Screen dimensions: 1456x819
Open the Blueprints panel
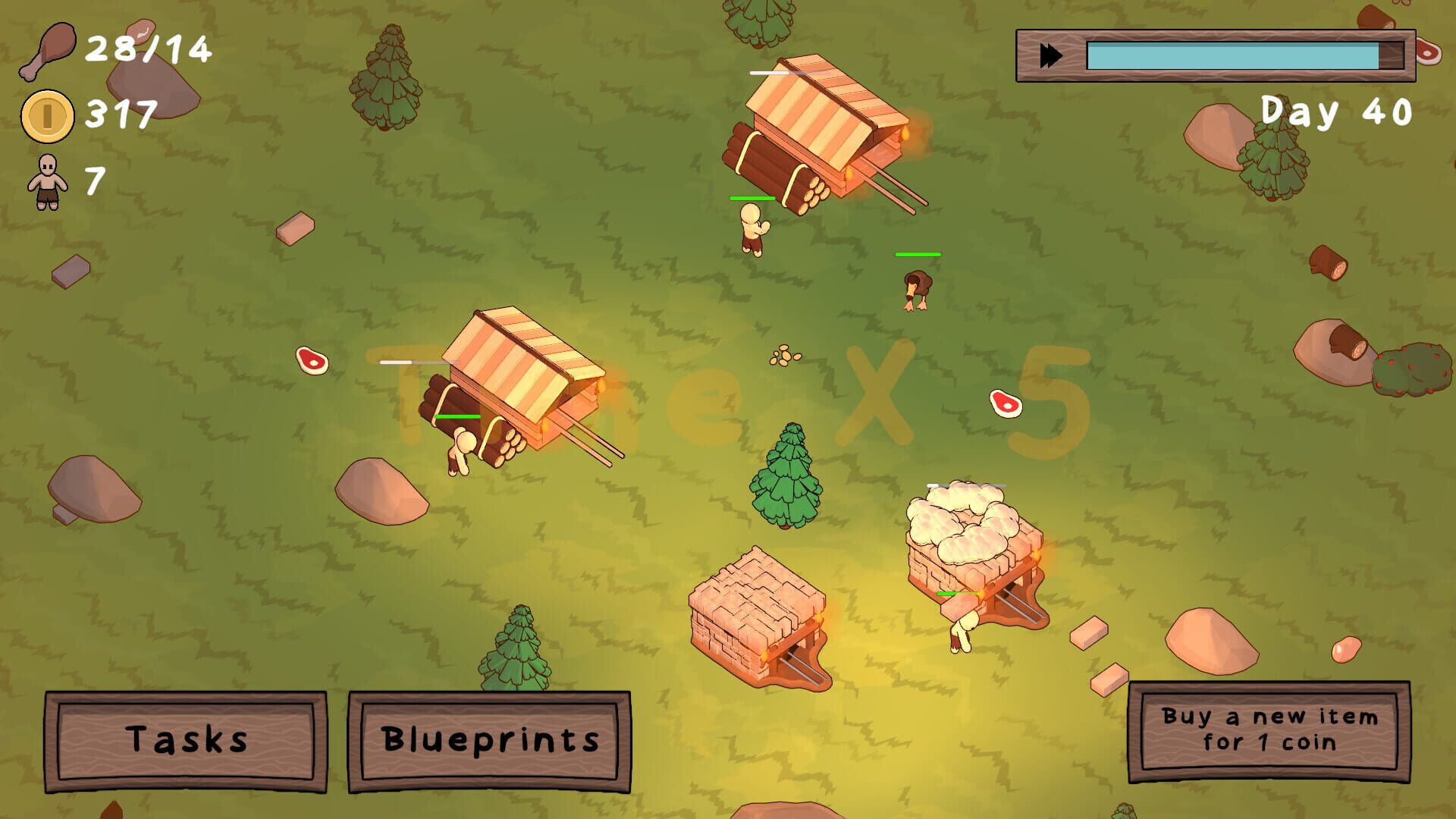[491, 741]
